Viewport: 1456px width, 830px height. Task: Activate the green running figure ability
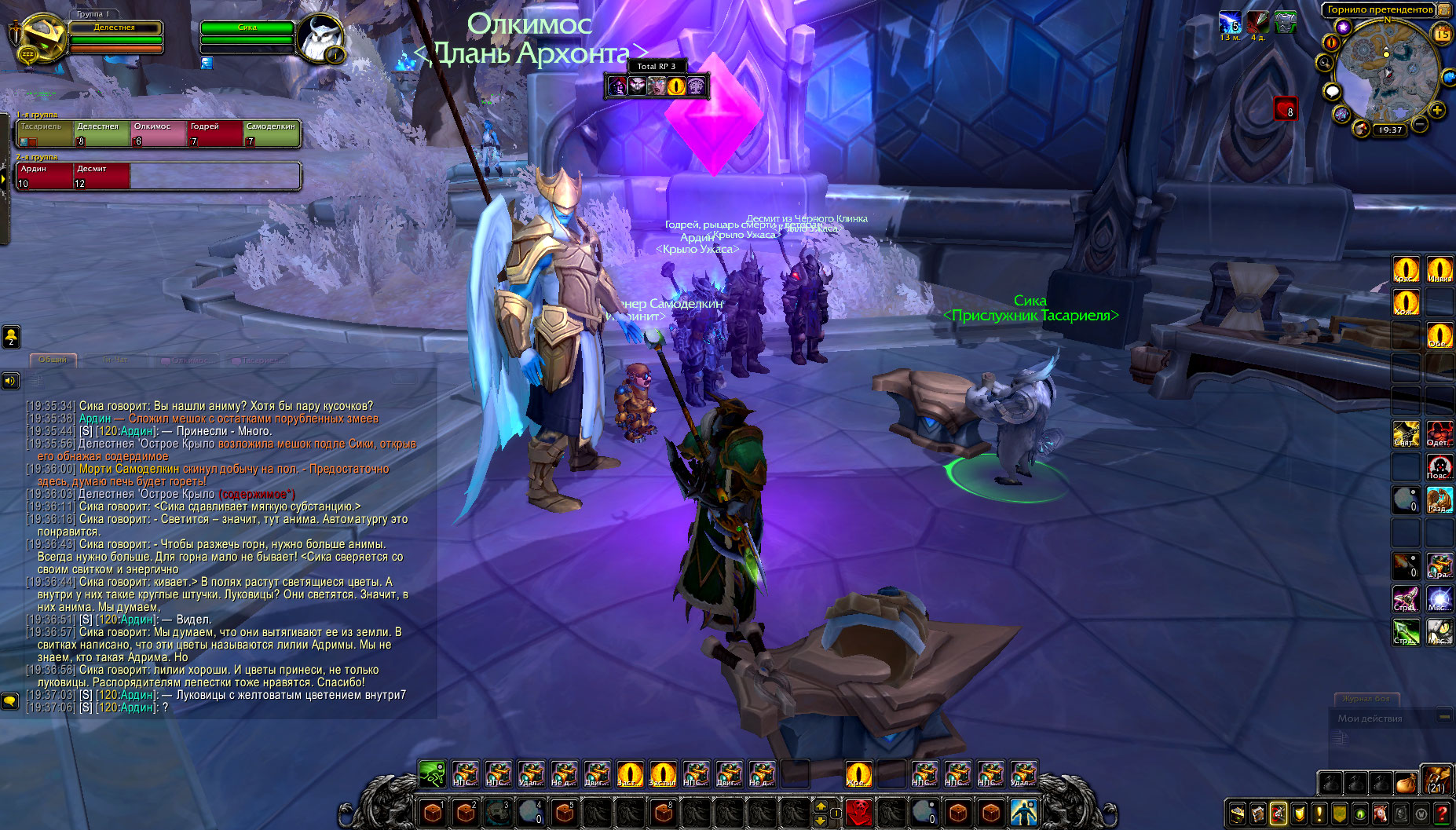click(x=432, y=774)
